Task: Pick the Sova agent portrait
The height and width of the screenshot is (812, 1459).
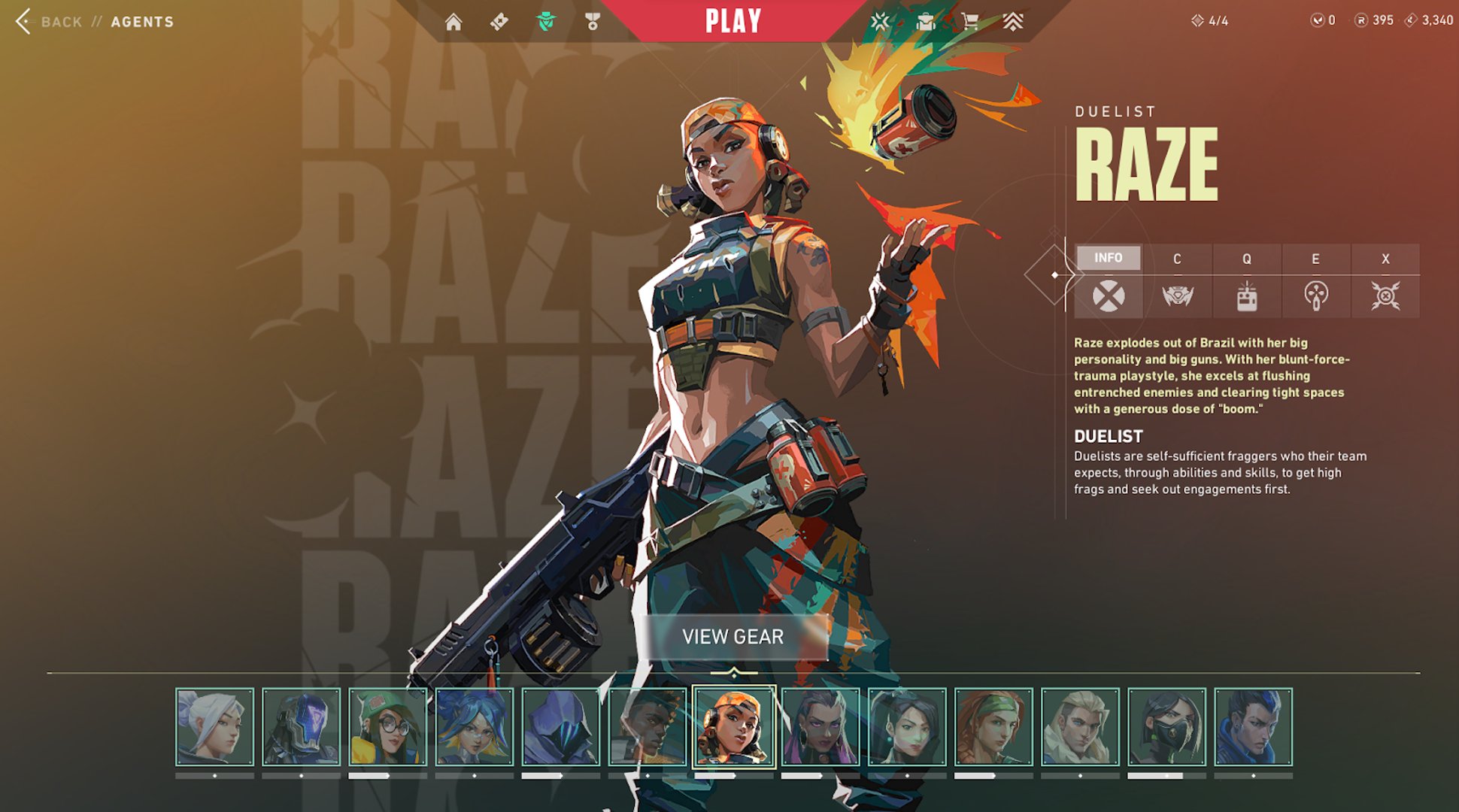Action: coord(1080,727)
